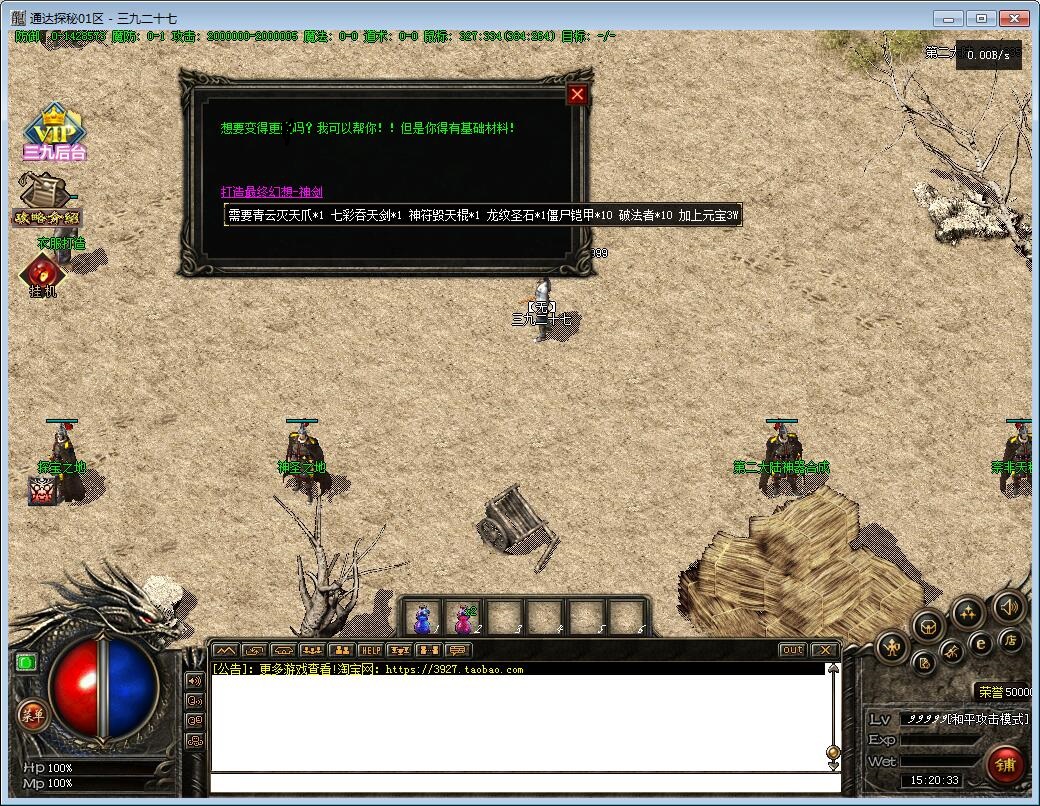Image resolution: width=1040 pixels, height=806 pixels.
Task: Activate the 挂机 auto-play icon
Action: click(43, 275)
